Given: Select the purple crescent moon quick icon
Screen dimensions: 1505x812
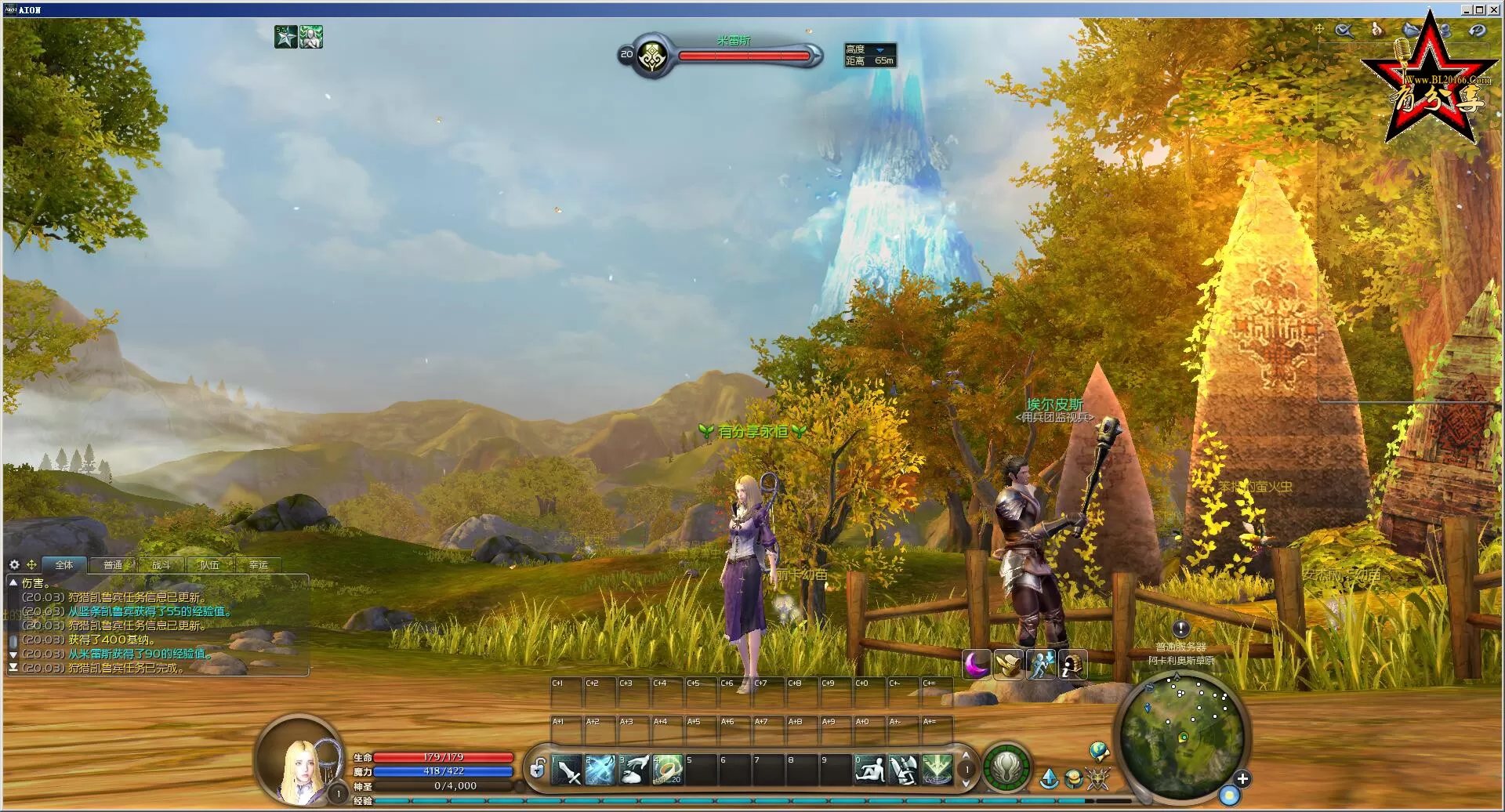Looking at the screenshot, I should click(977, 665).
